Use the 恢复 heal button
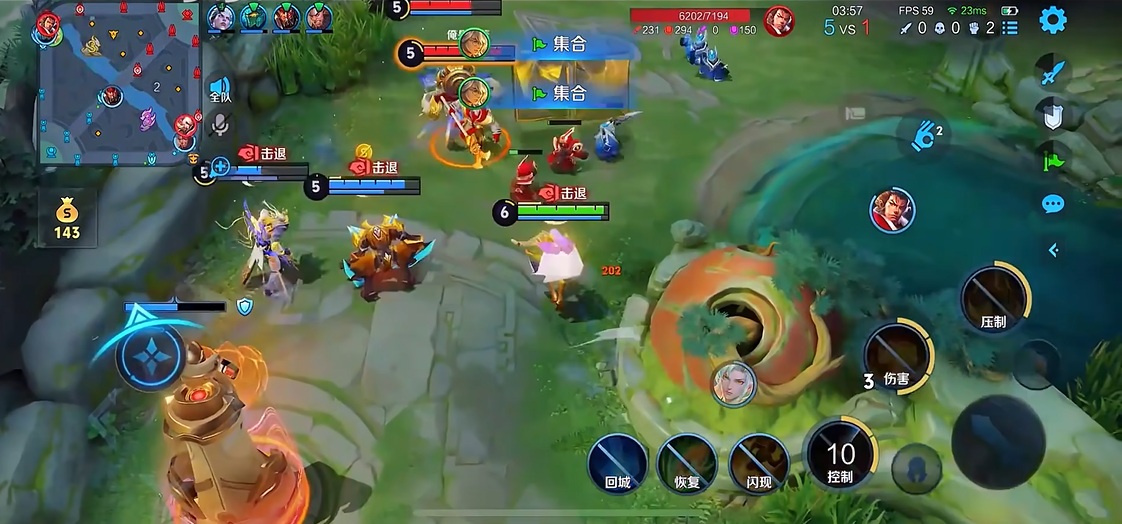This screenshot has height=524, width=1122. tap(687, 464)
